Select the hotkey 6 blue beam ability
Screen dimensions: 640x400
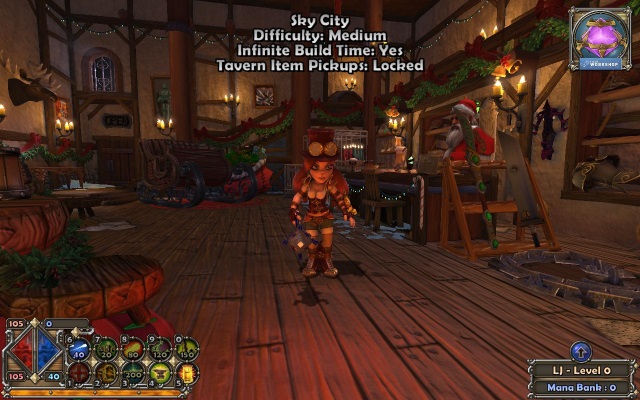coord(80,349)
